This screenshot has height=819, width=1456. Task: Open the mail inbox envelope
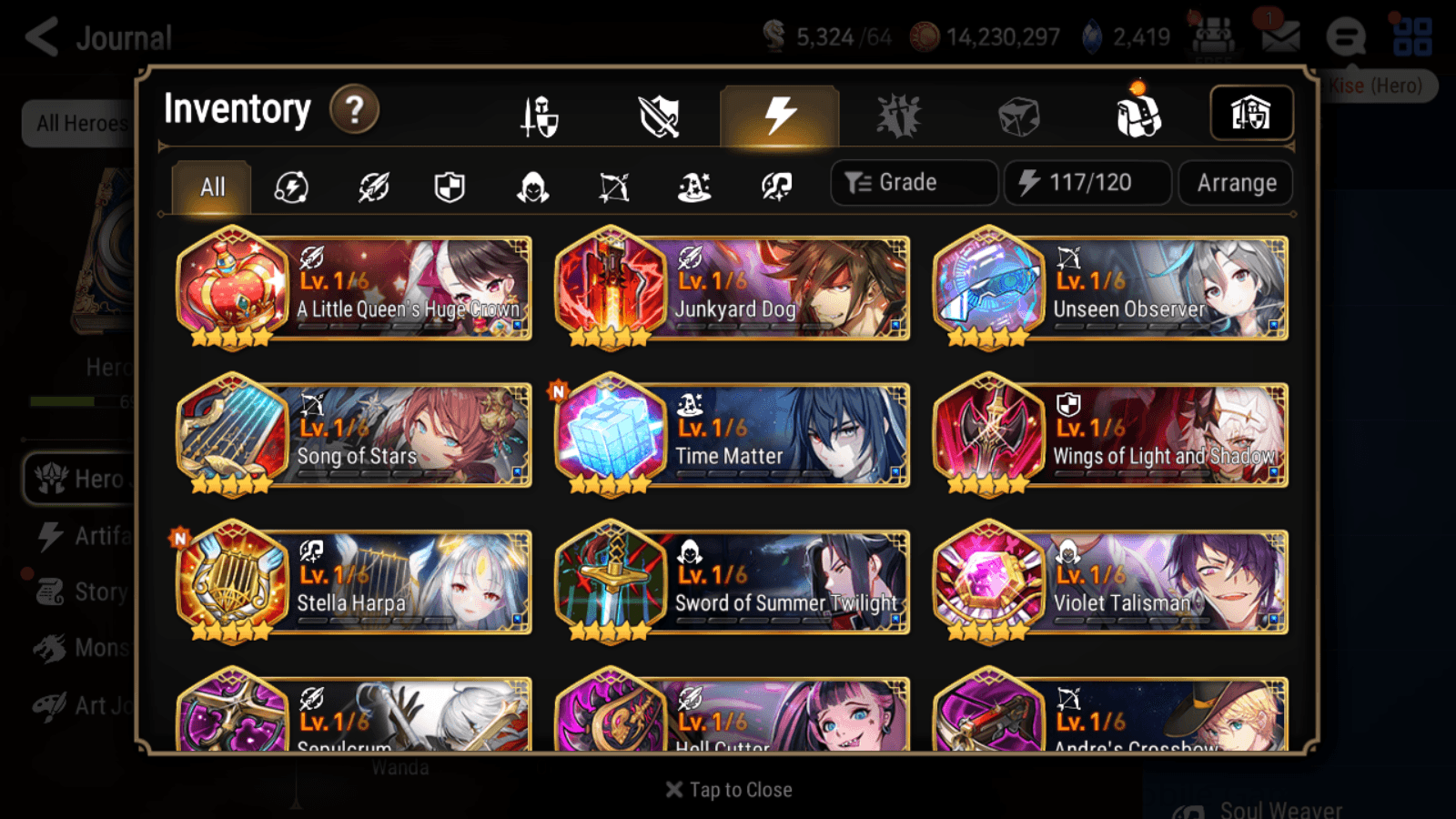[1281, 36]
